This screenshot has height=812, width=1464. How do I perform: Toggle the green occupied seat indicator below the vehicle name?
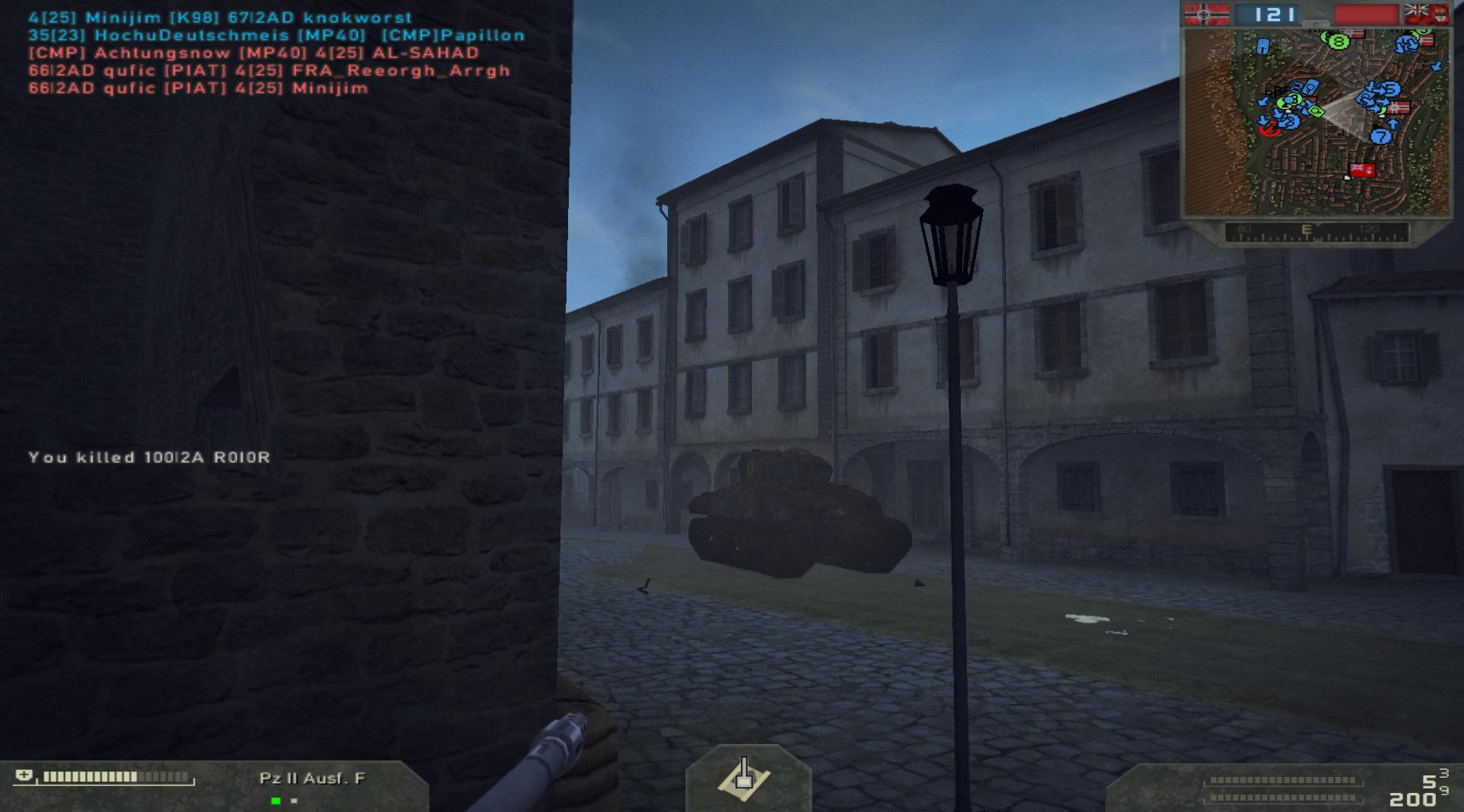275,801
